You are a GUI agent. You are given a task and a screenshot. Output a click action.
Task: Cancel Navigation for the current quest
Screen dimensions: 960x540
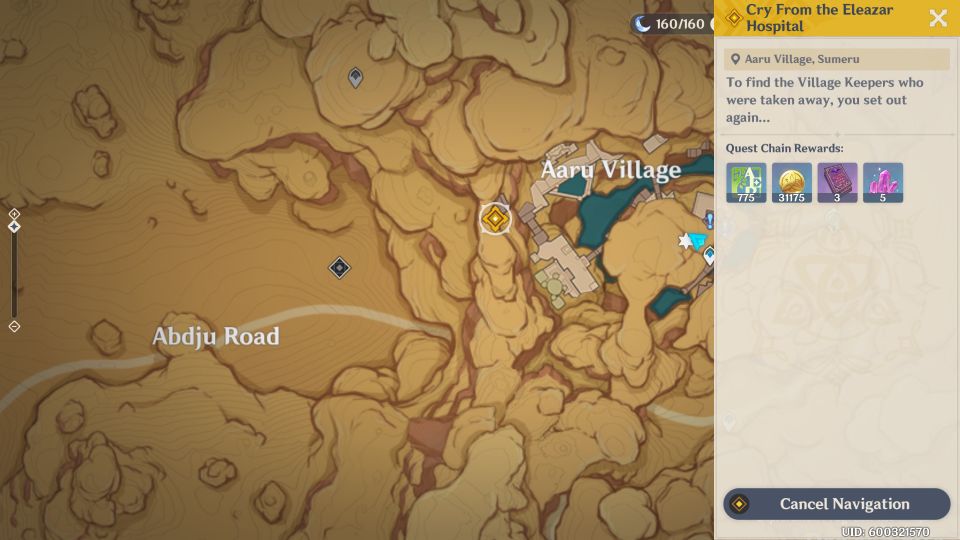(x=837, y=504)
